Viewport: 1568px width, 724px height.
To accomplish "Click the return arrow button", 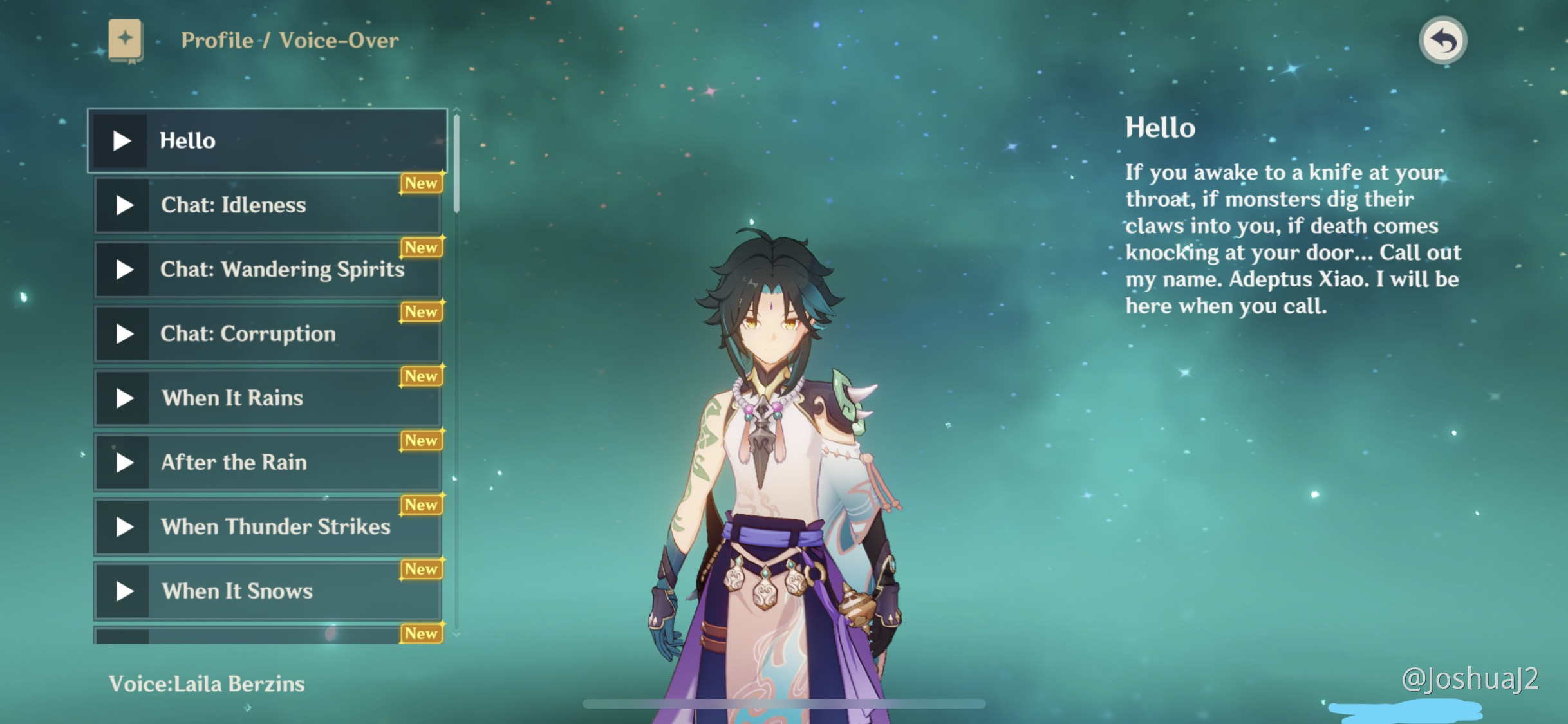I will point(1442,41).
